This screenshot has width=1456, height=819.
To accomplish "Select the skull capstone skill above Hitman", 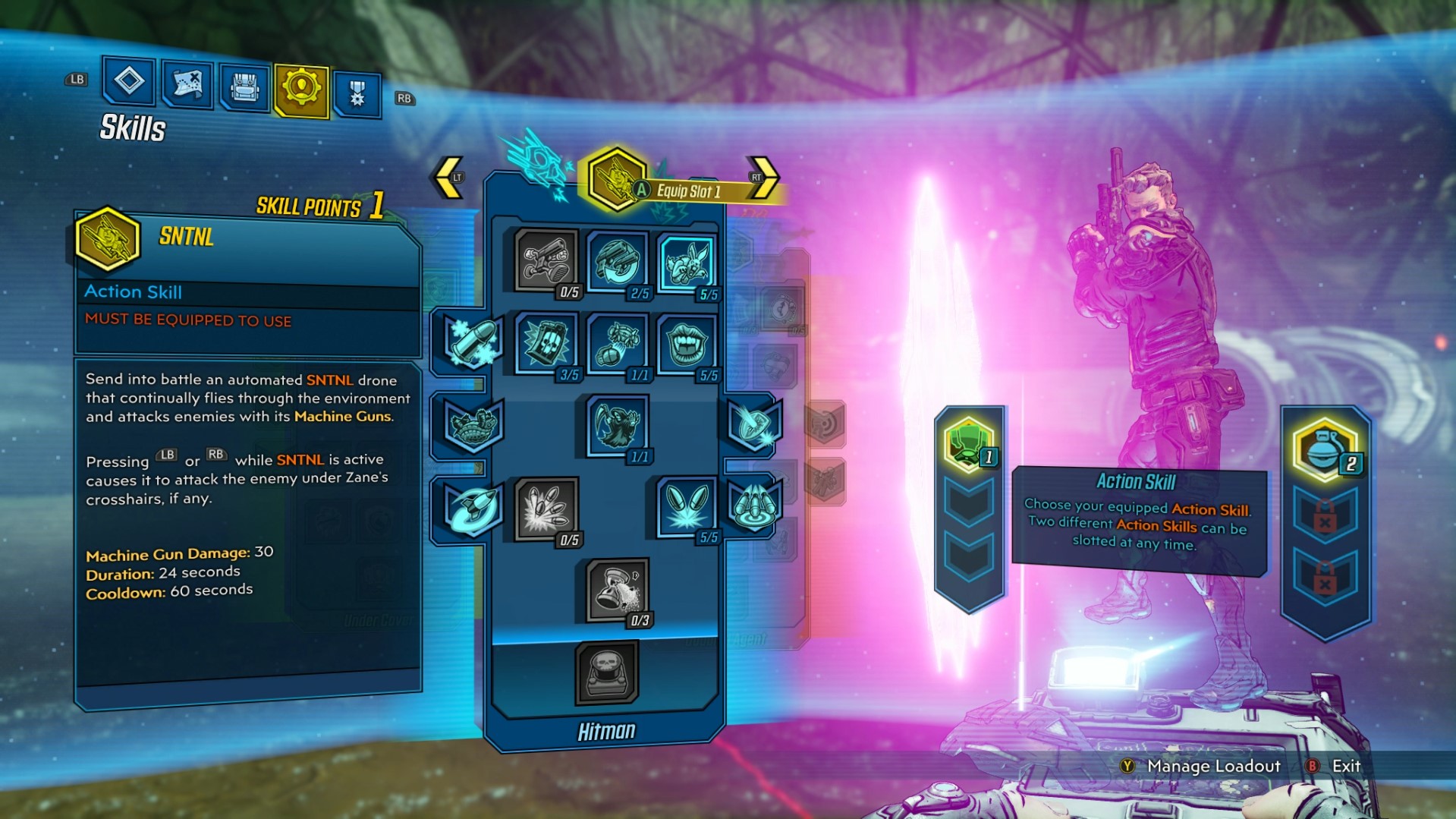I will coord(606,672).
